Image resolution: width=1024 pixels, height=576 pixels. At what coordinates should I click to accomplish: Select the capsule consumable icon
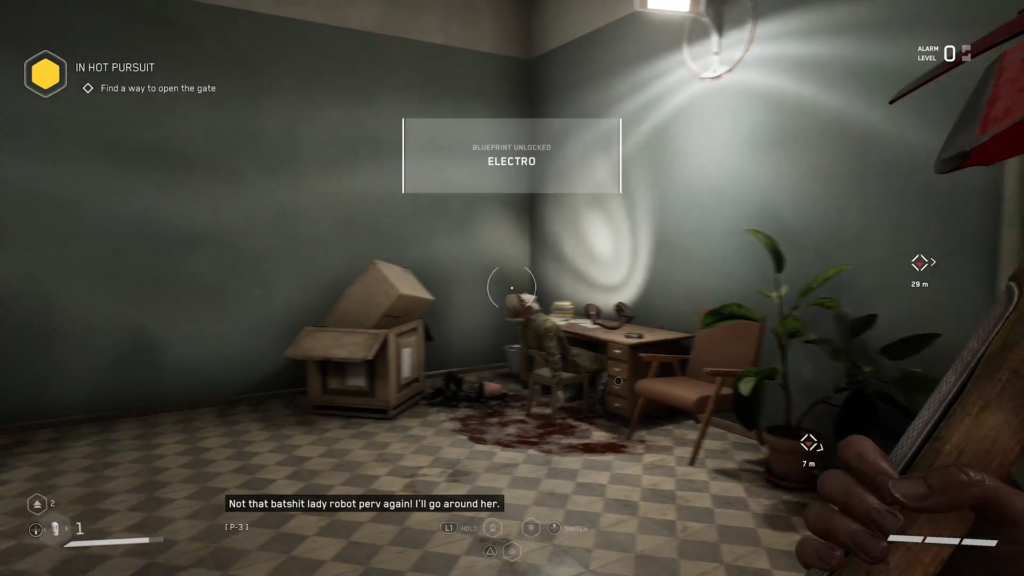tap(54, 529)
